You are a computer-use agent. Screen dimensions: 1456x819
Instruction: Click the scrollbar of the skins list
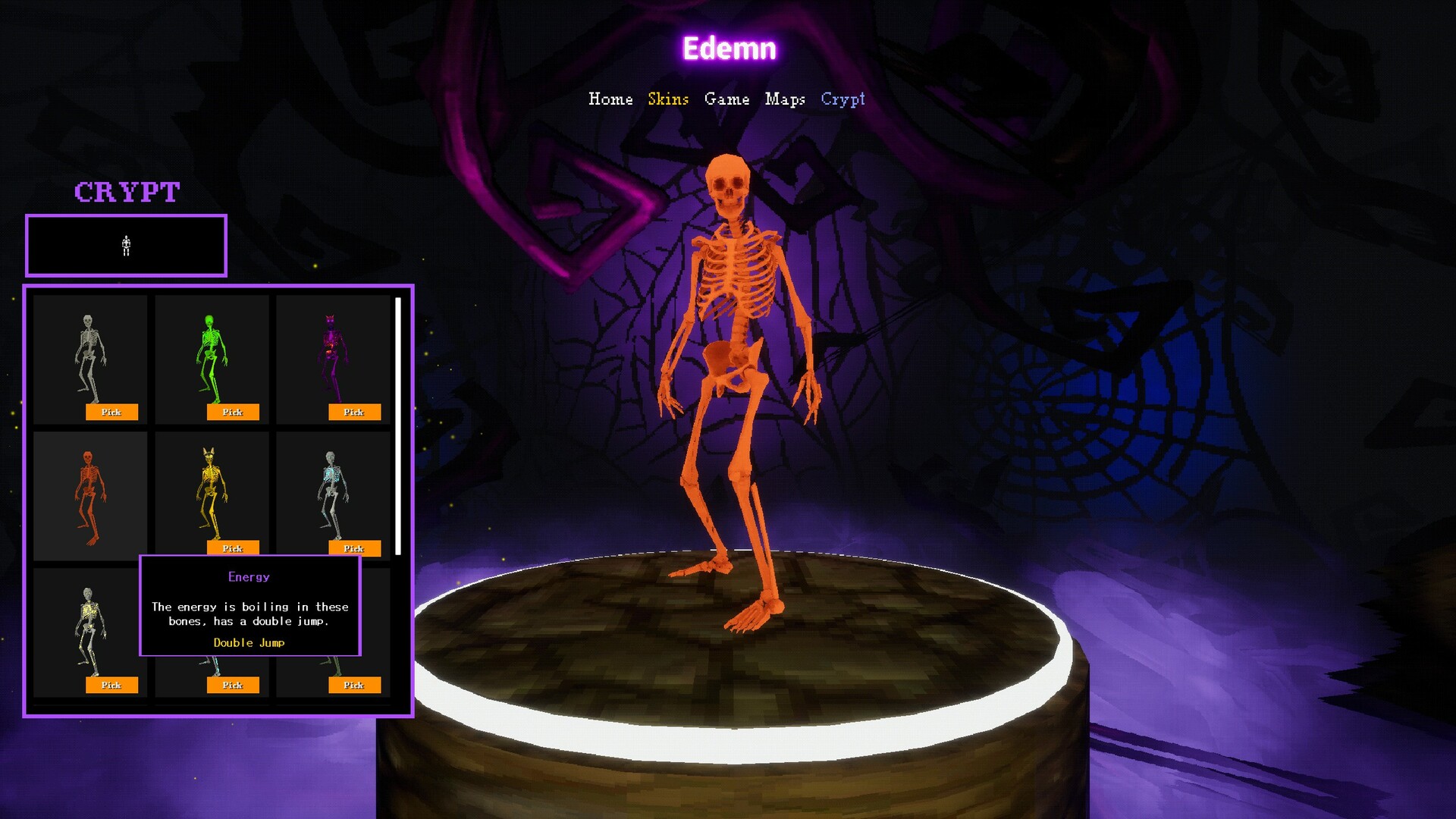point(400,425)
